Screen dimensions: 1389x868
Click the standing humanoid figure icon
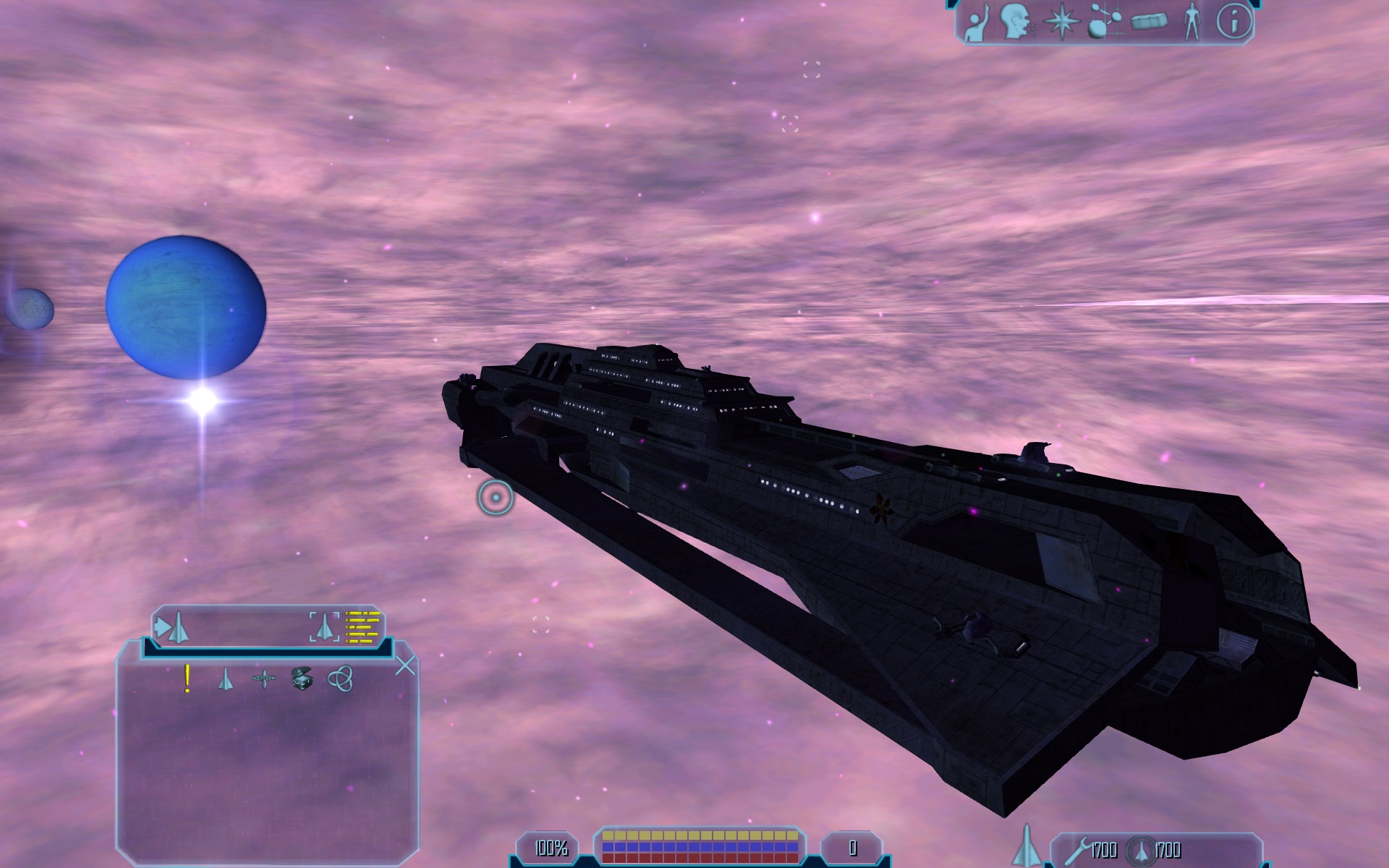click(x=1190, y=23)
